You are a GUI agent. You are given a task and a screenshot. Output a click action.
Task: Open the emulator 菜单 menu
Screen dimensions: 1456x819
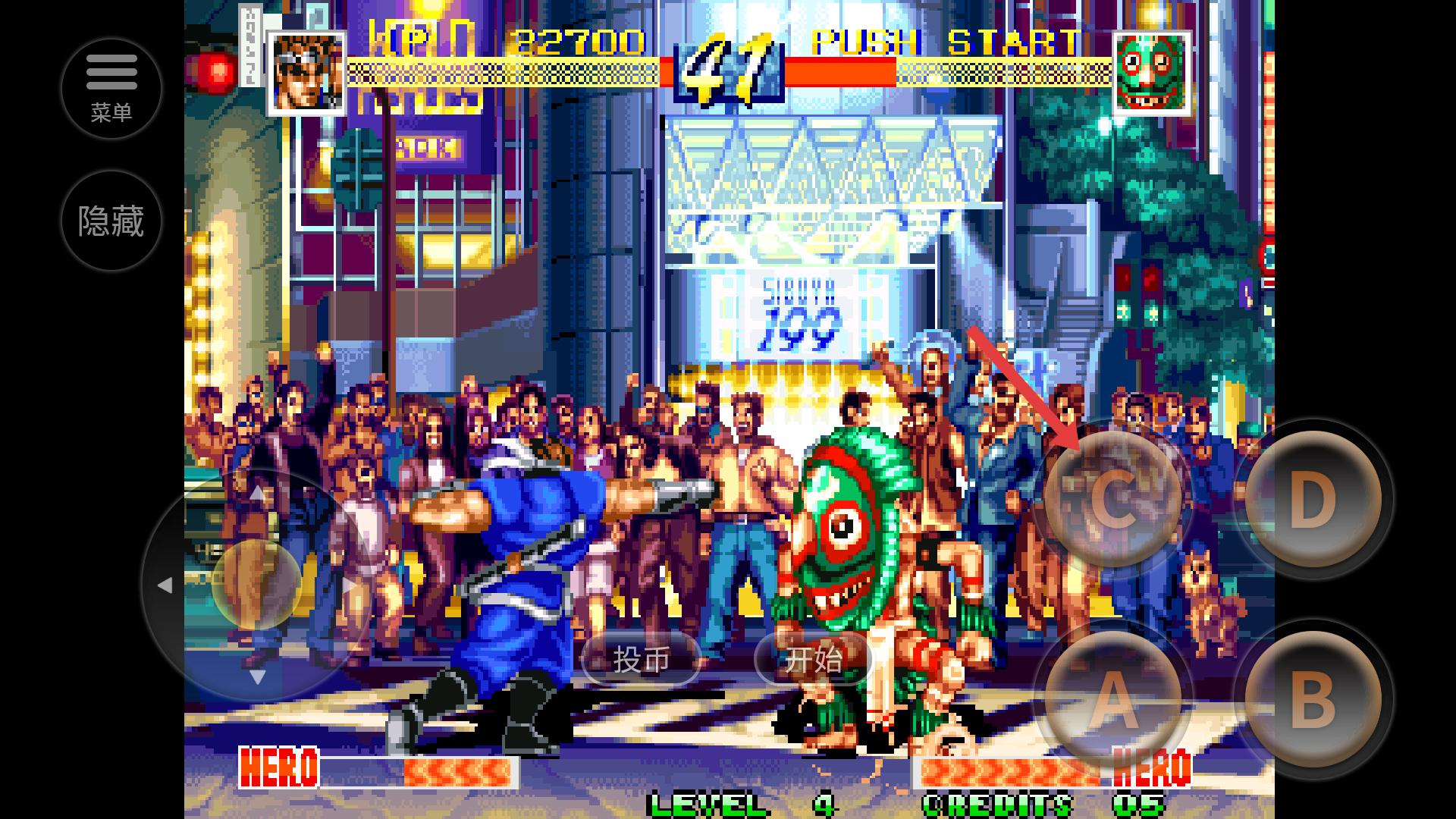[111, 89]
